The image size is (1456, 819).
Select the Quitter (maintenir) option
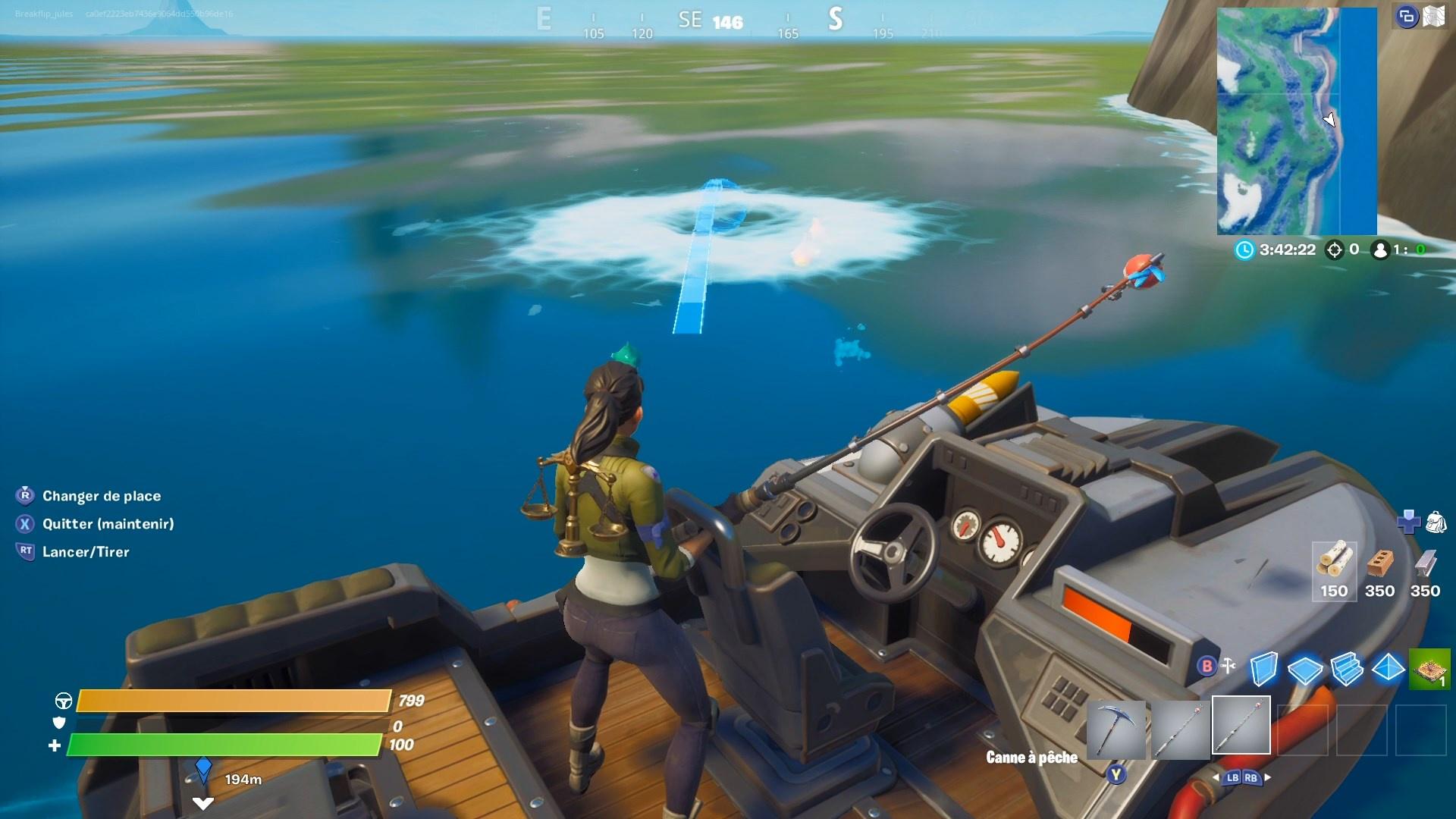(x=108, y=524)
